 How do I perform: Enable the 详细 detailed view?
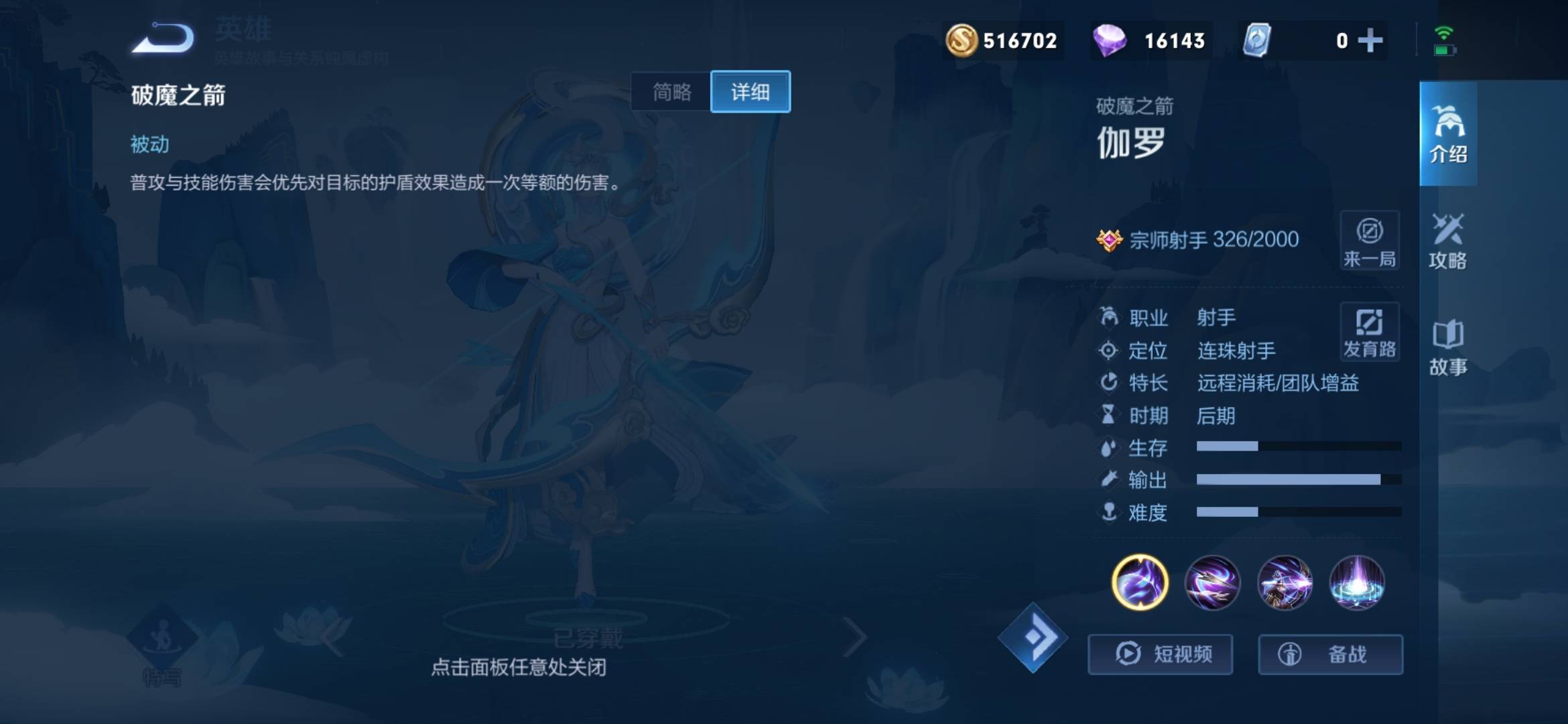(750, 92)
